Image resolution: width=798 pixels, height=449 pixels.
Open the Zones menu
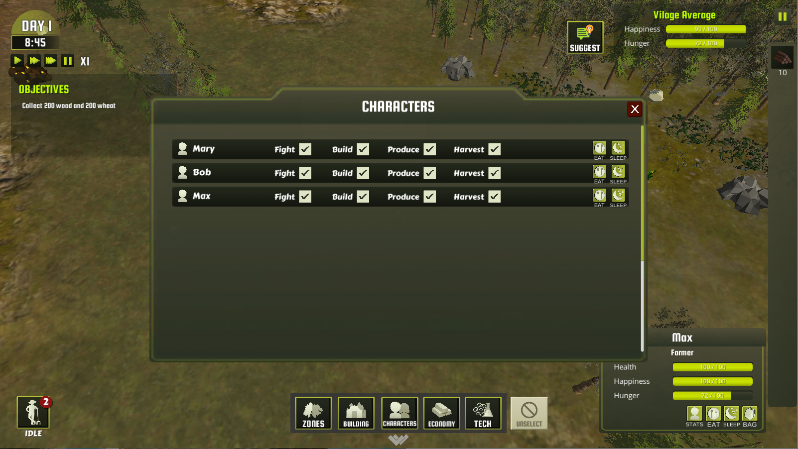coord(314,412)
